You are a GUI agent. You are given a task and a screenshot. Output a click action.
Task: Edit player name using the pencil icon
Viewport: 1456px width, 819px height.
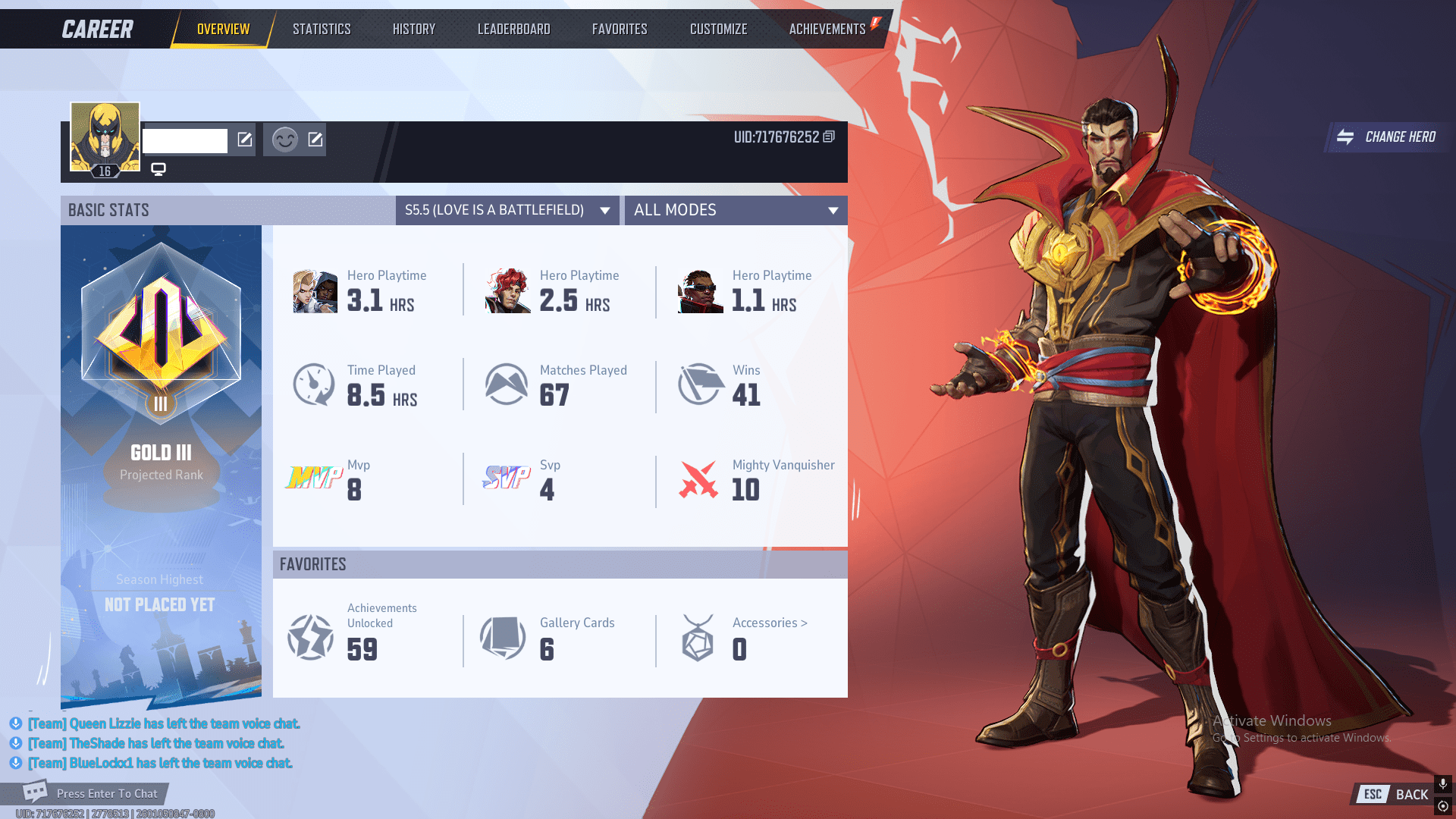[243, 140]
